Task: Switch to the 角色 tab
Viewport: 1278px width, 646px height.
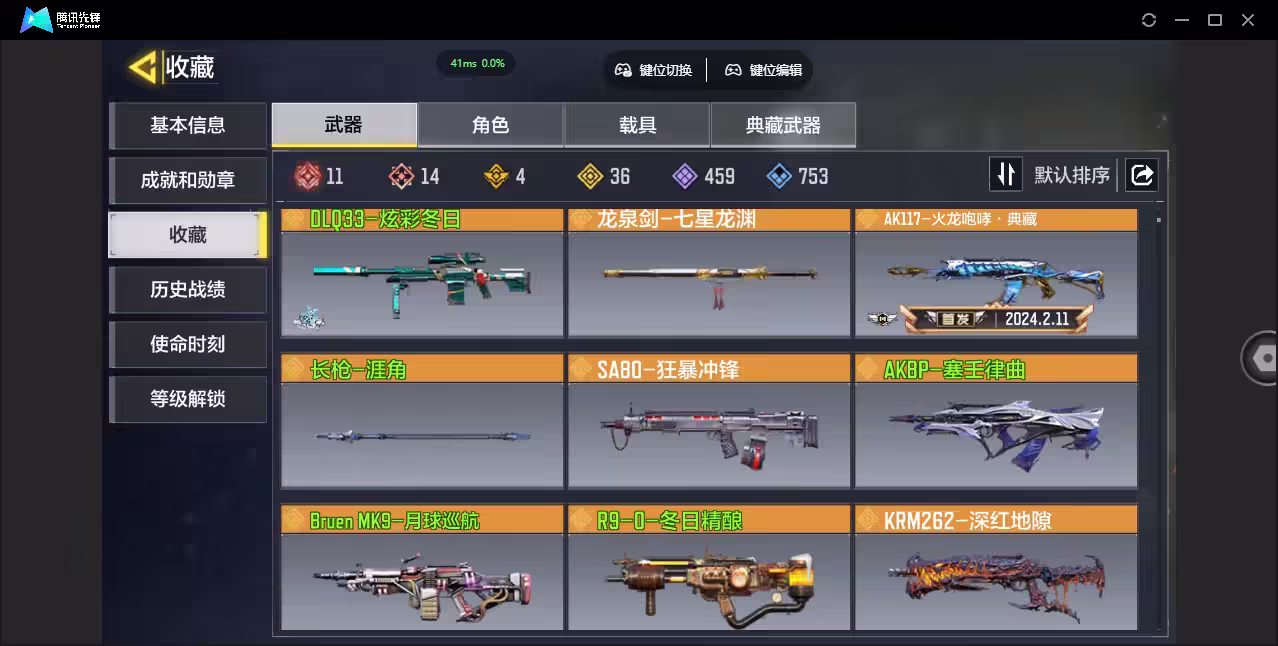Action: [491, 125]
